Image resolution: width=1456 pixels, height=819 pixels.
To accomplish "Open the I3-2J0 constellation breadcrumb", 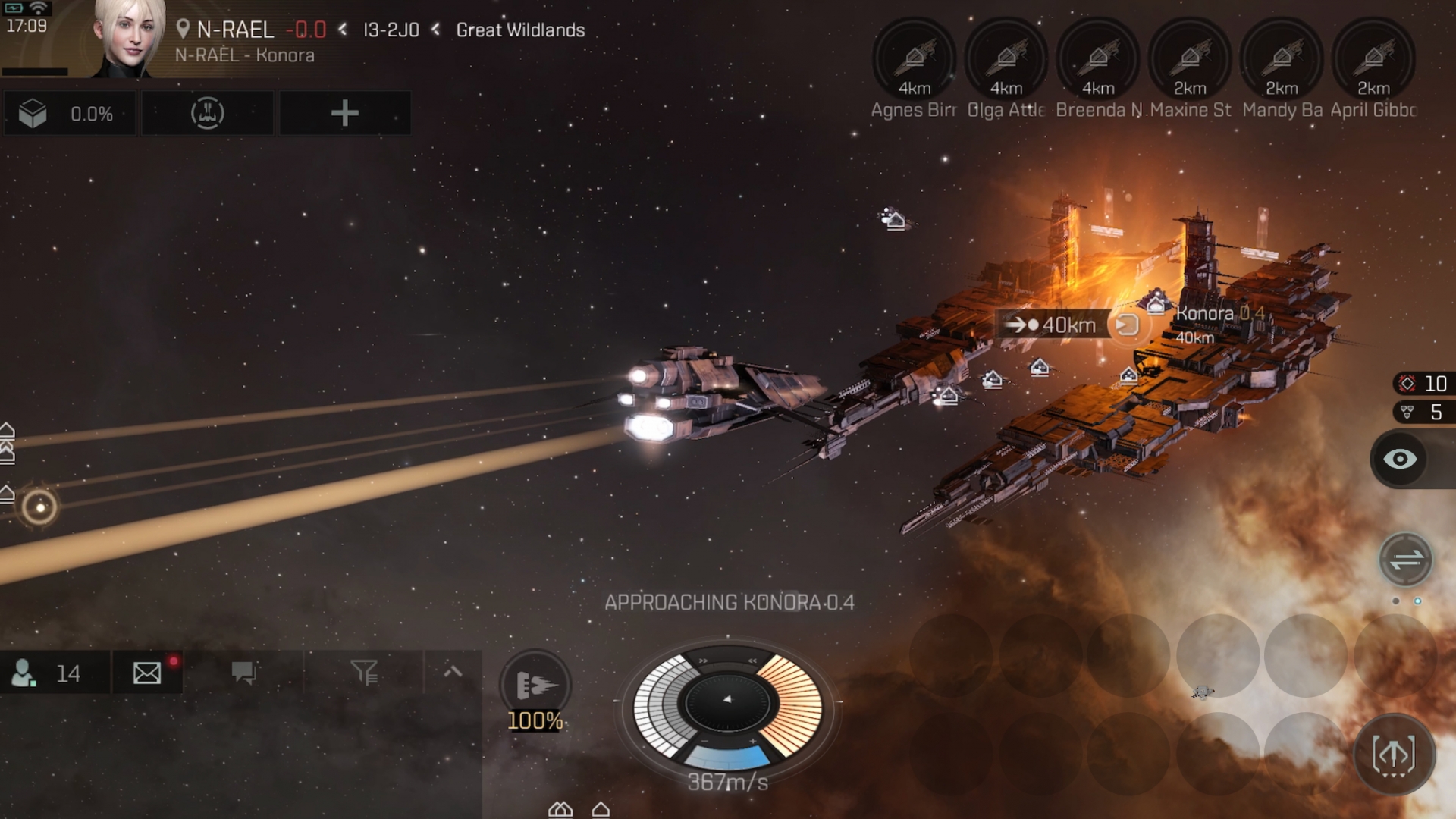I will pyautogui.click(x=391, y=30).
